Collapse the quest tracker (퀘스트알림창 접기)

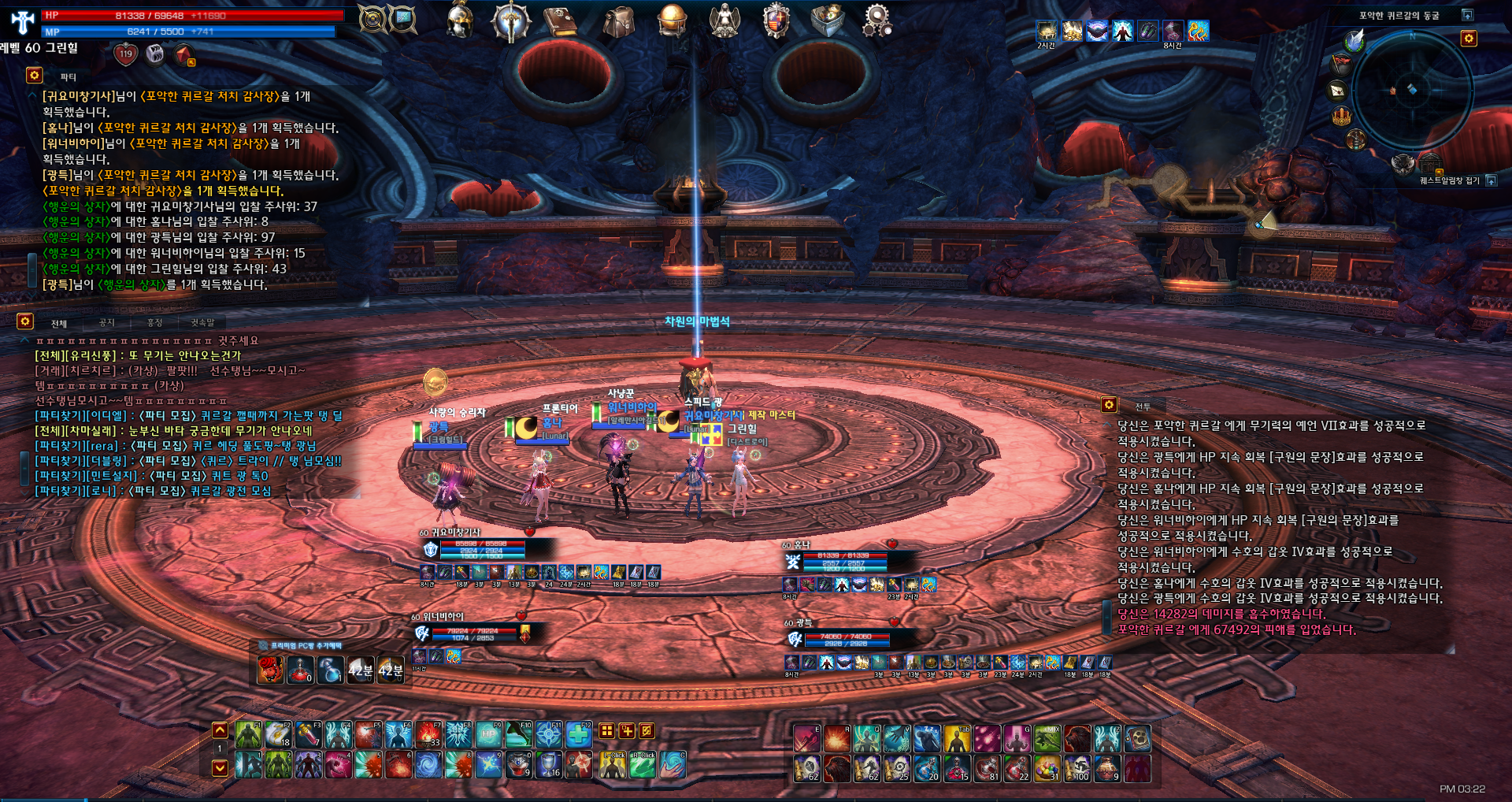pos(1491,180)
